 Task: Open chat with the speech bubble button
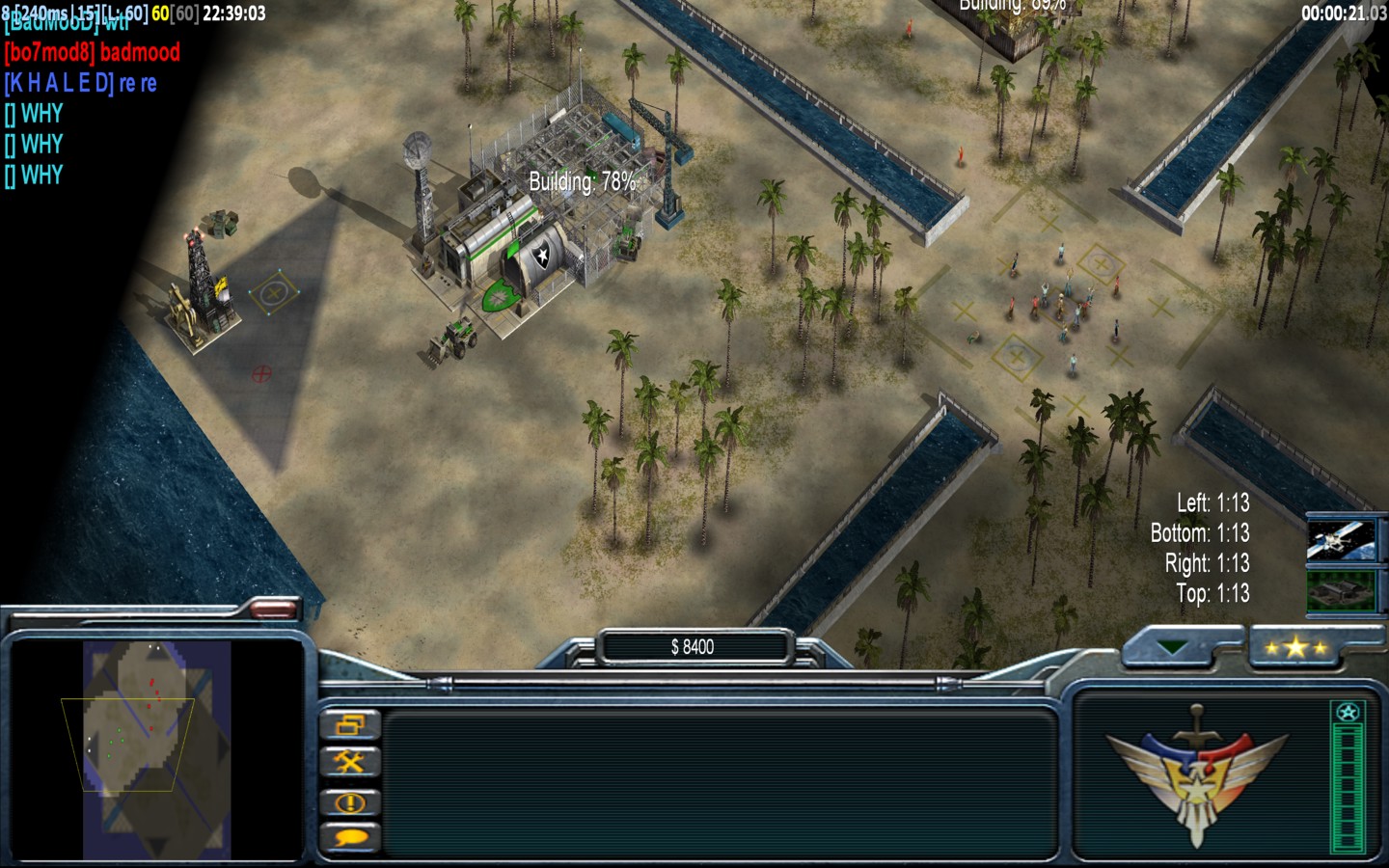[x=349, y=837]
